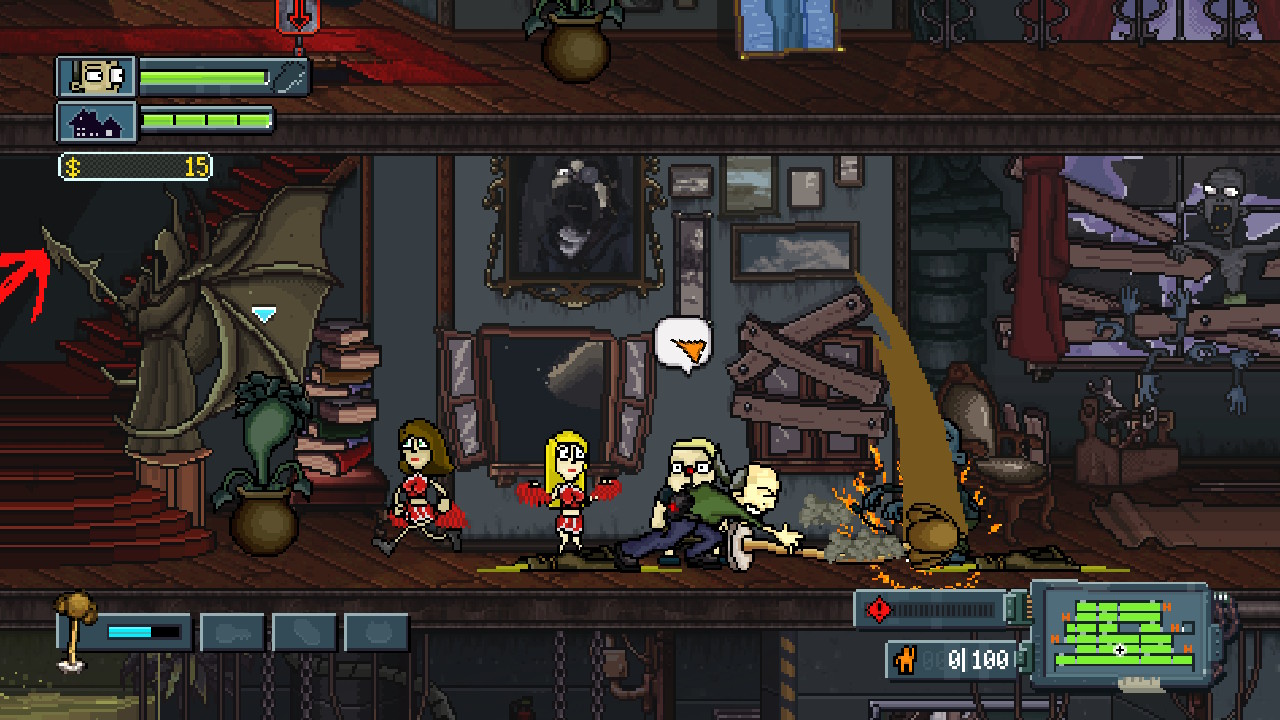Screen dimensions: 1280x720
Task: Select the crosshair on the minimap panel
Action: 1120,649
